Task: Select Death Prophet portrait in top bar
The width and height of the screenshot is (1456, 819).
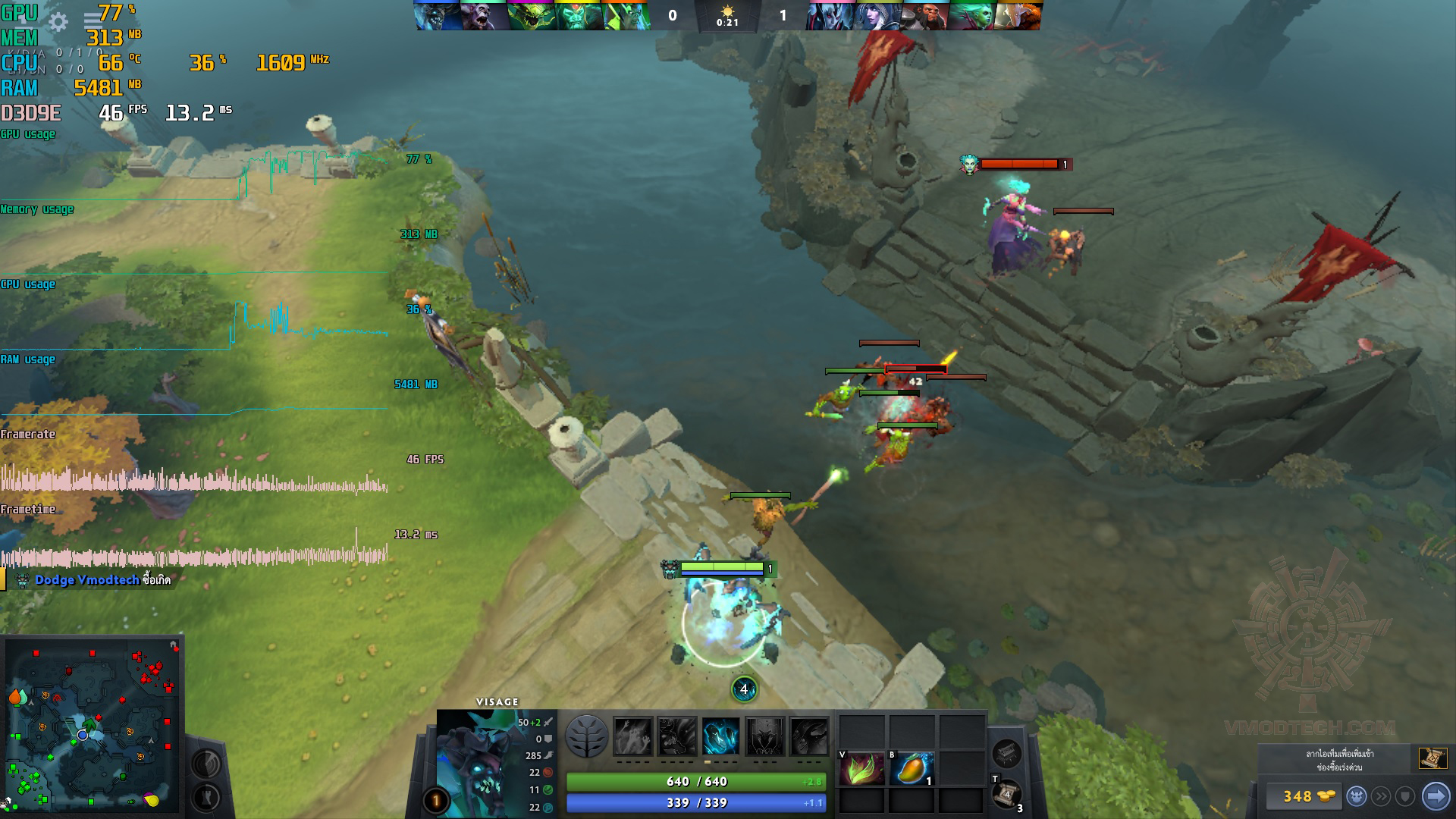Action: click(971, 16)
